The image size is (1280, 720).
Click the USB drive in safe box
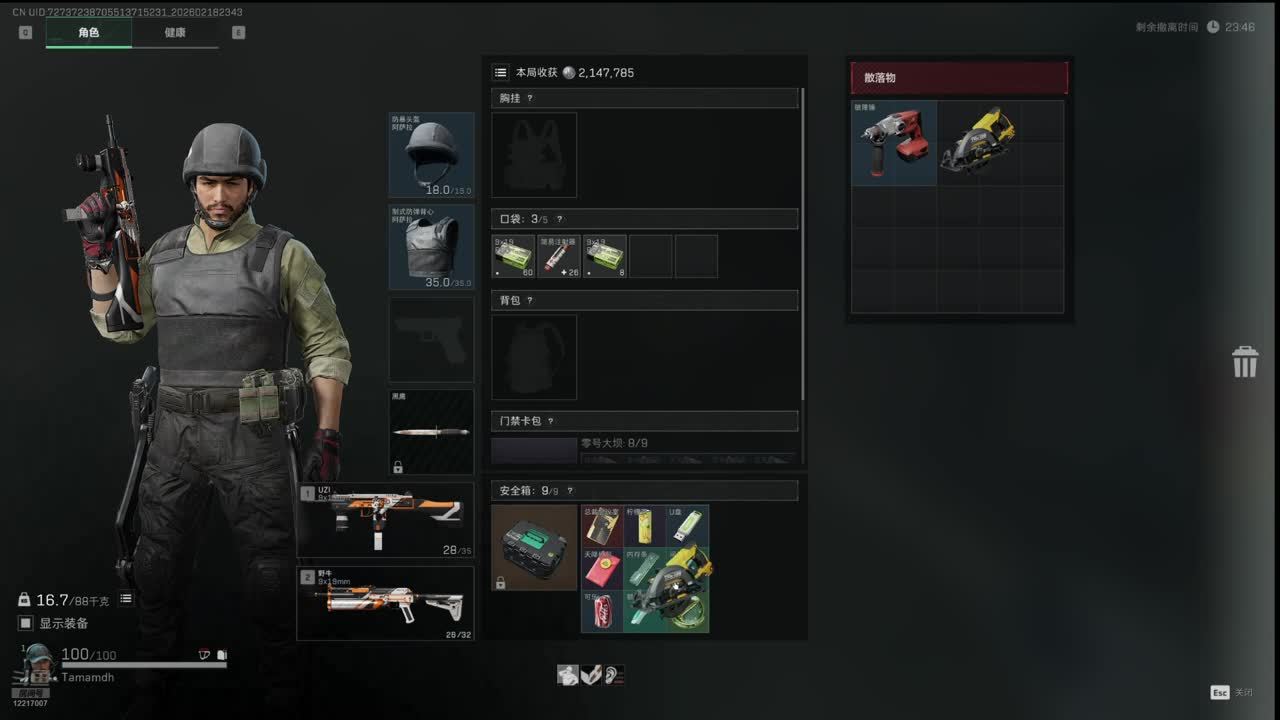tap(688, 525)
